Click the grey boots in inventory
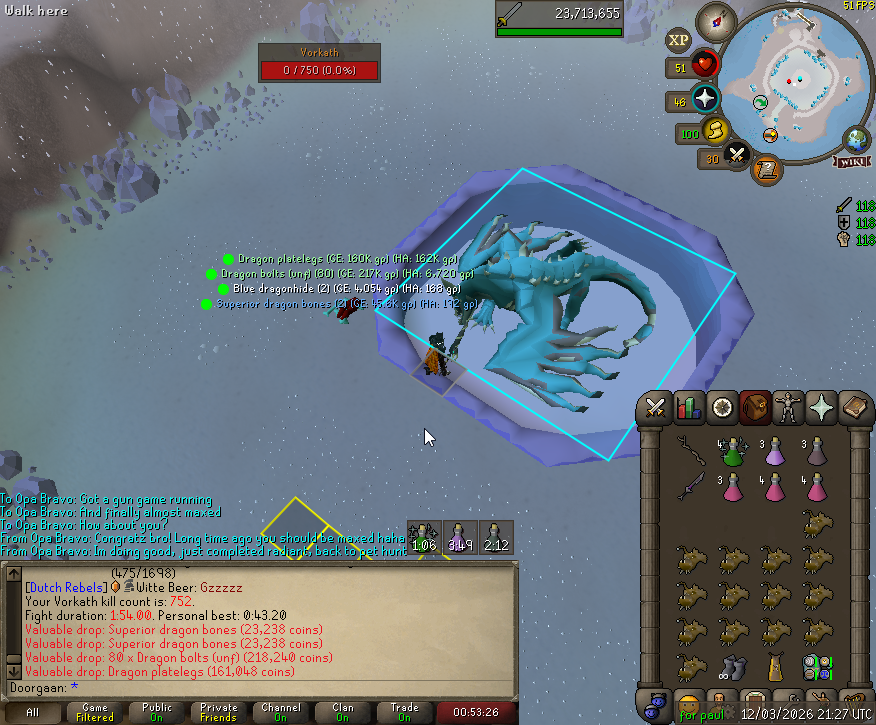Screen dimensions: 876x725 733,667
